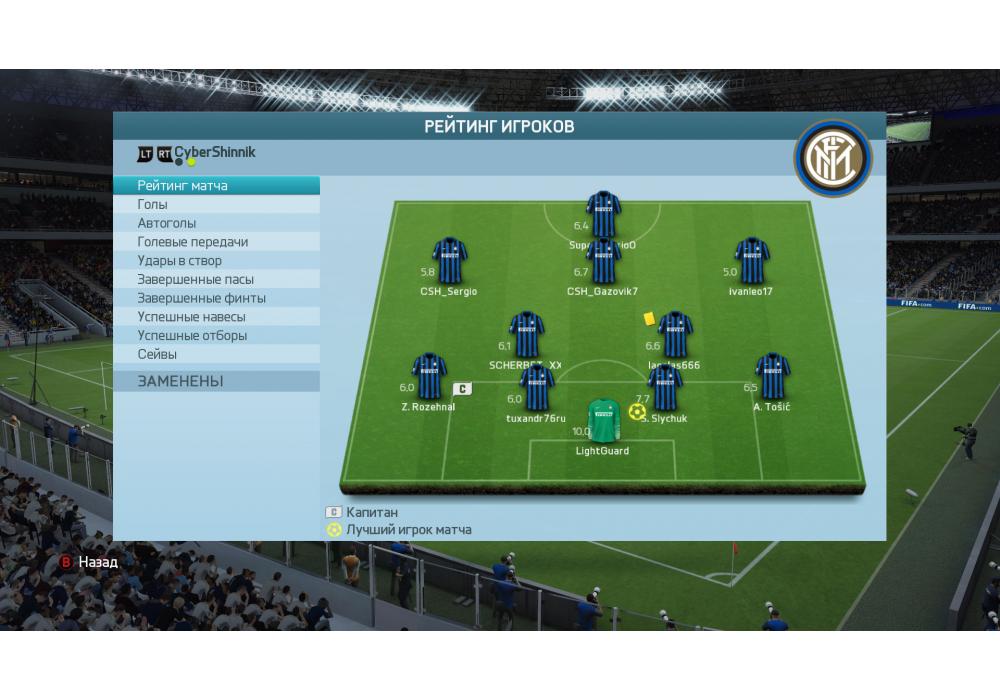
Task: Open the ЗАМЕНЕНЫ substitutes section
Action: 216,381
